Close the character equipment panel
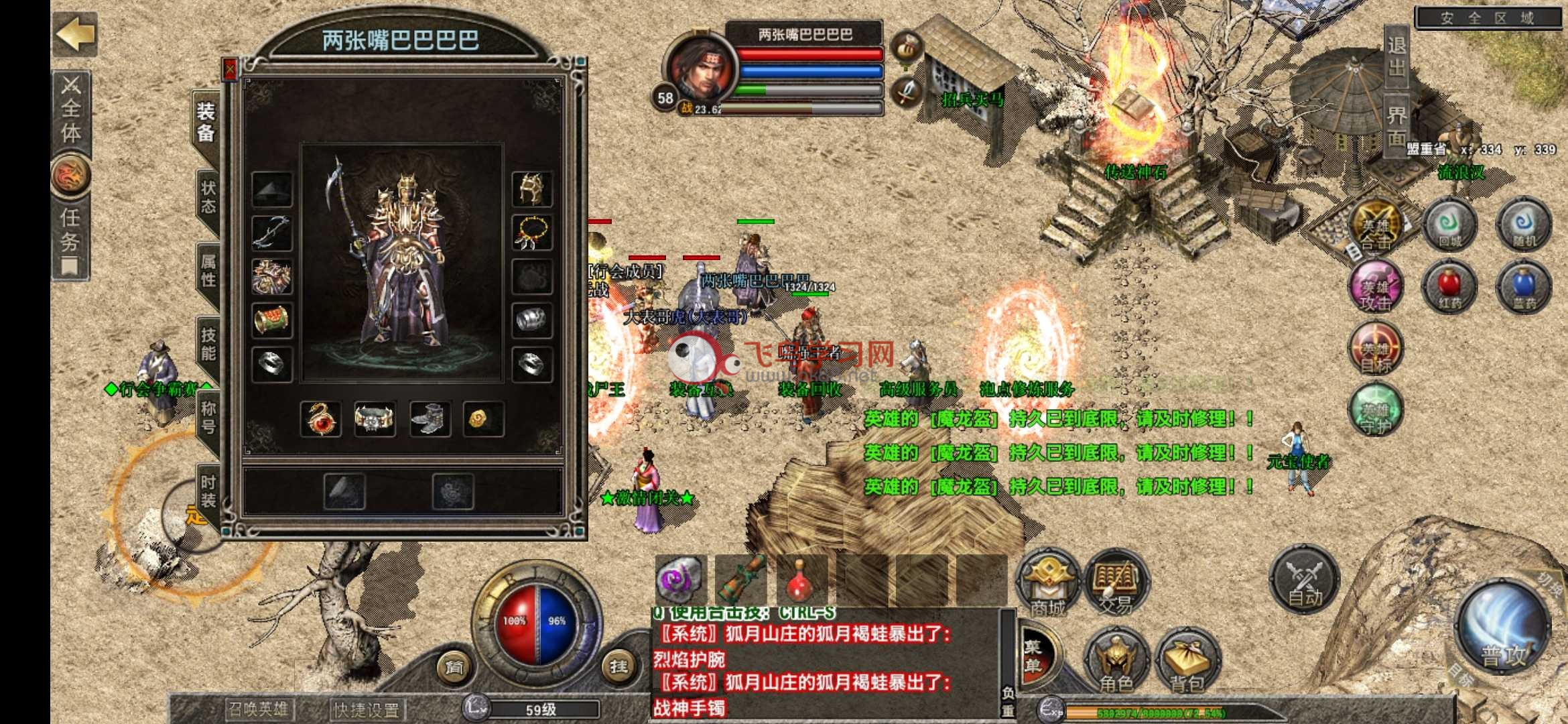1568x724 pixels. [x=230, y=69]
